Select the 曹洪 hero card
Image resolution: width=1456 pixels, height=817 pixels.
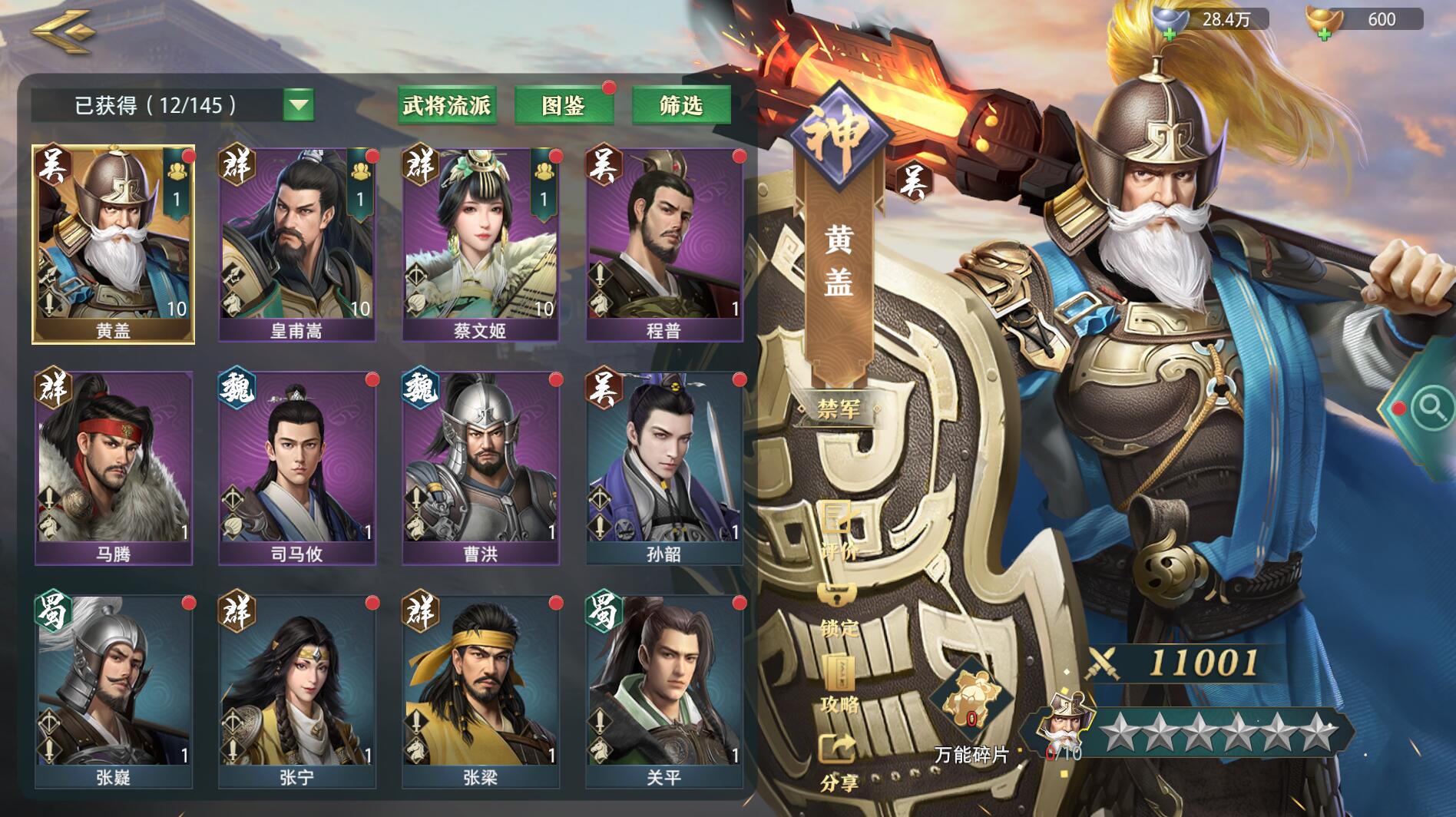[481, 468]
